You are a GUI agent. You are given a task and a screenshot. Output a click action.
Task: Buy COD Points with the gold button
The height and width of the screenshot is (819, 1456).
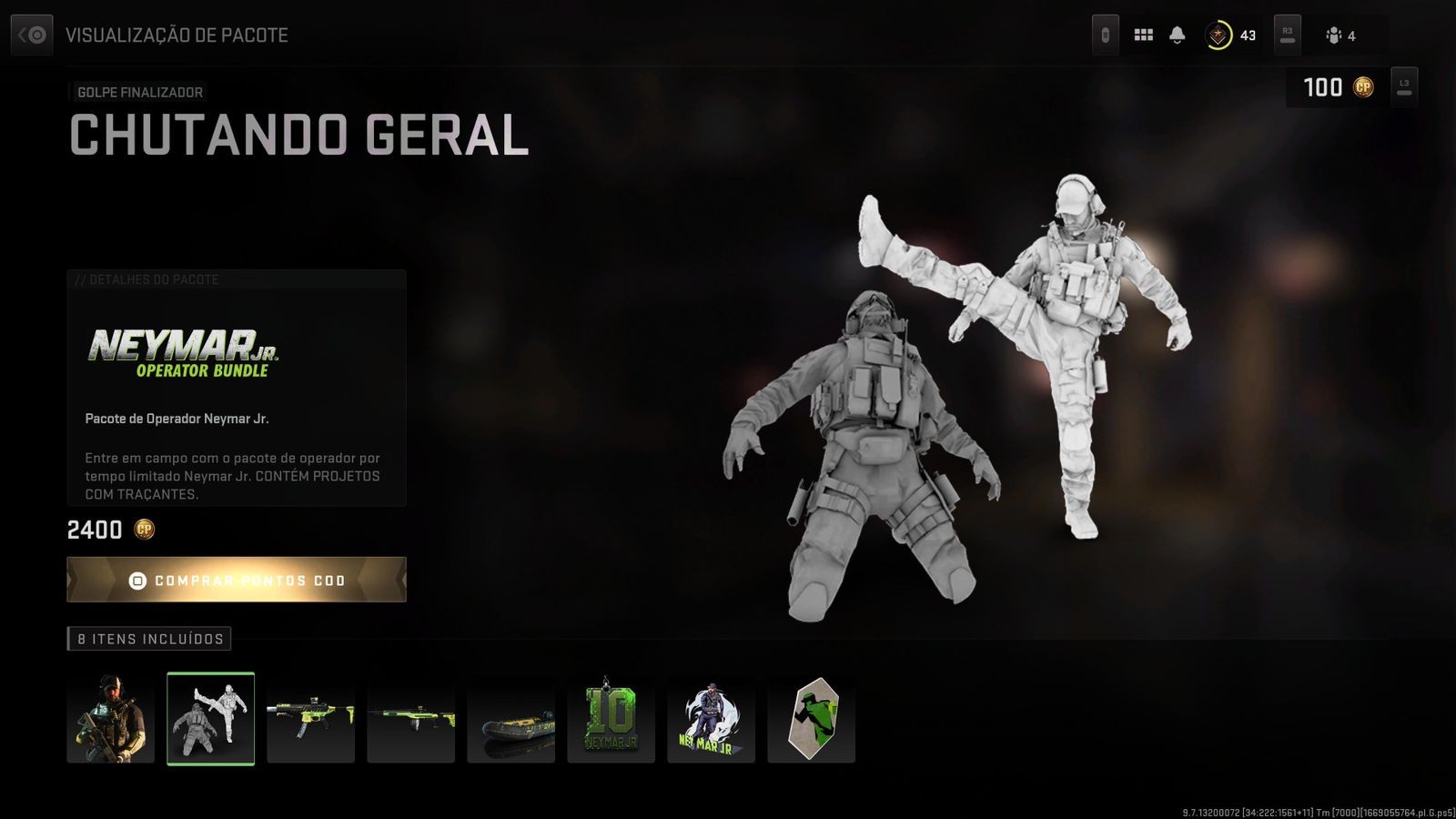pyautogui.click(x=237, y=580)
